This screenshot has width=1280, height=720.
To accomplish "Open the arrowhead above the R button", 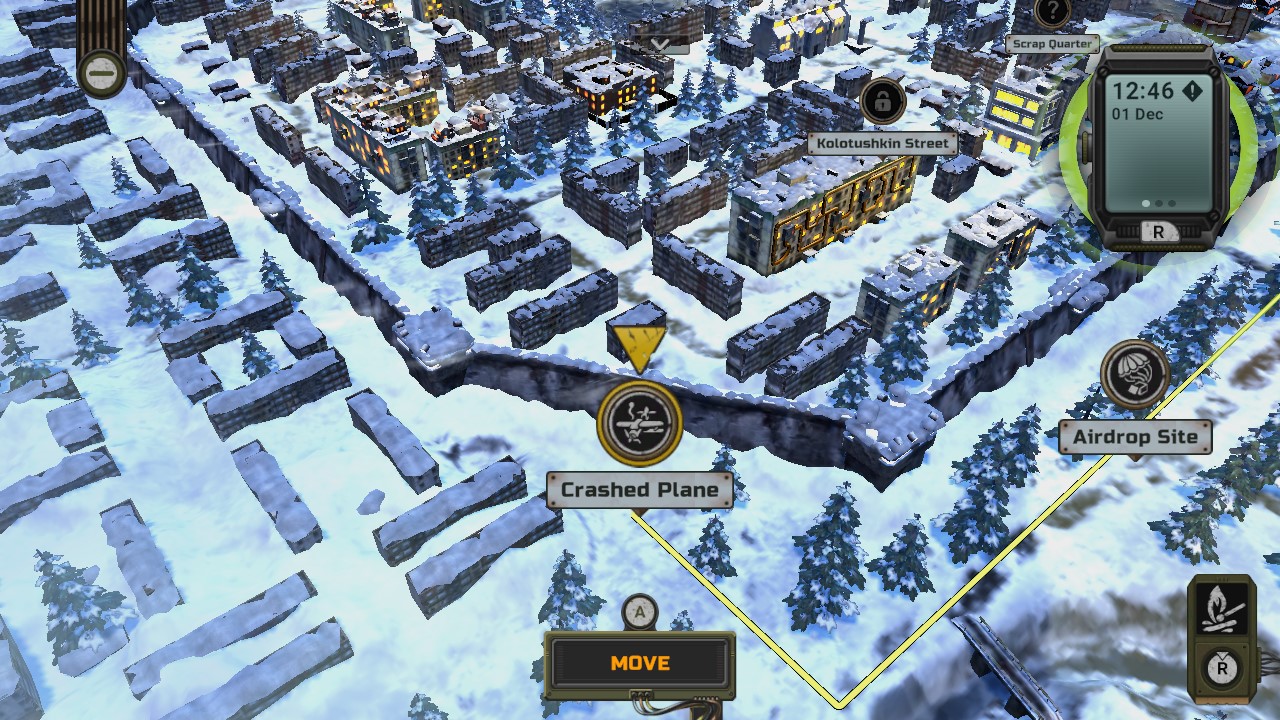I will click(1221, 654).
